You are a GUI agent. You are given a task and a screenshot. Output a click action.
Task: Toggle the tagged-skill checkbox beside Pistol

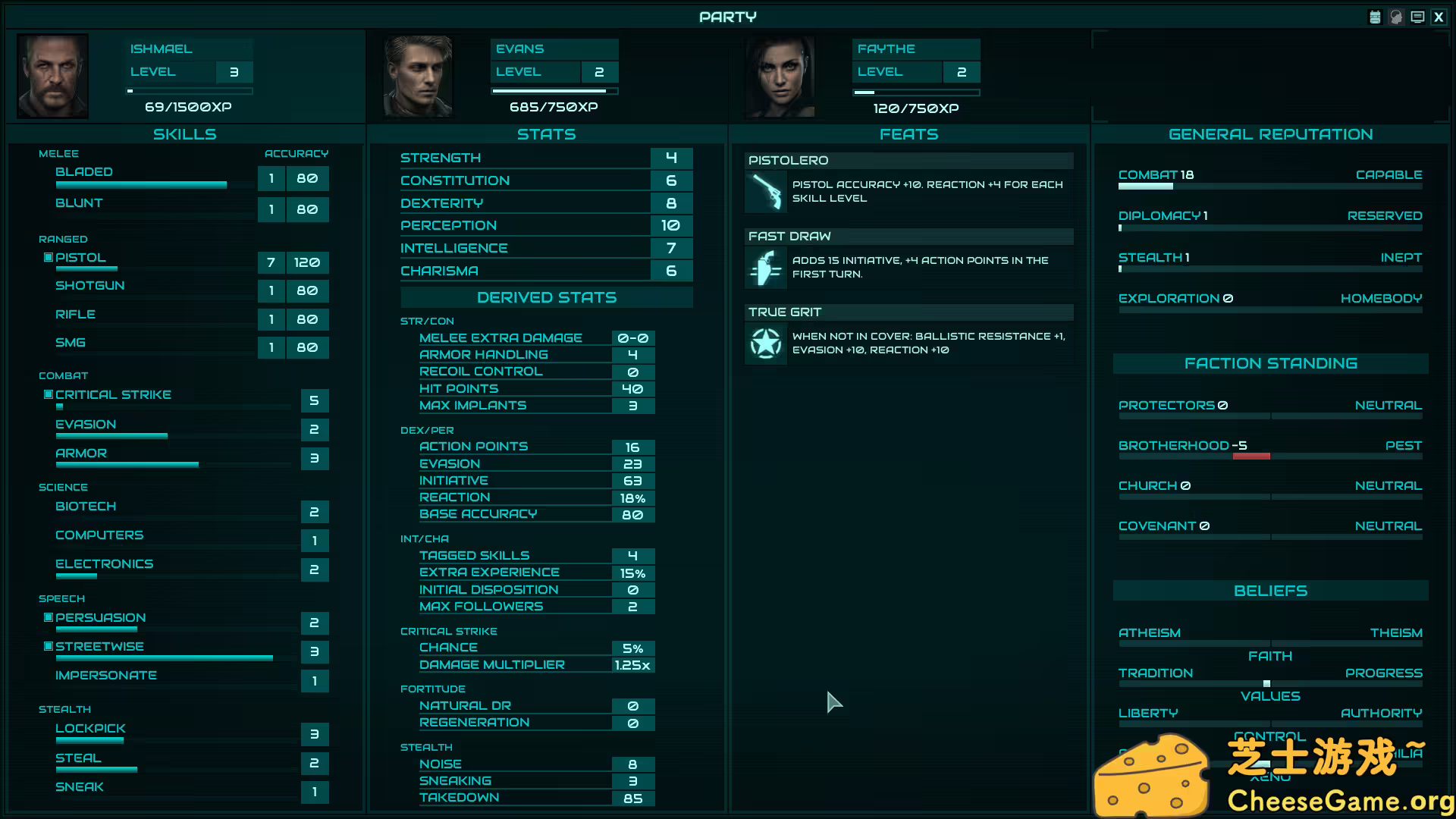[x=47, y=258]
